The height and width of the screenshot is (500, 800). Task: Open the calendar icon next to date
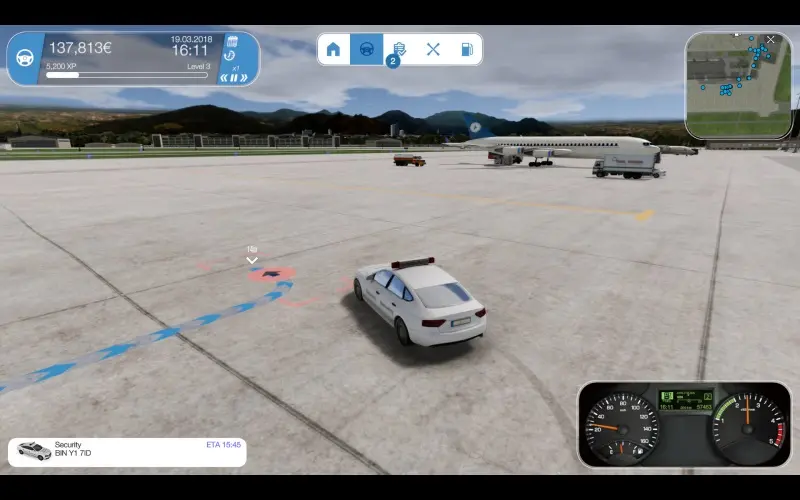(232, 41)
